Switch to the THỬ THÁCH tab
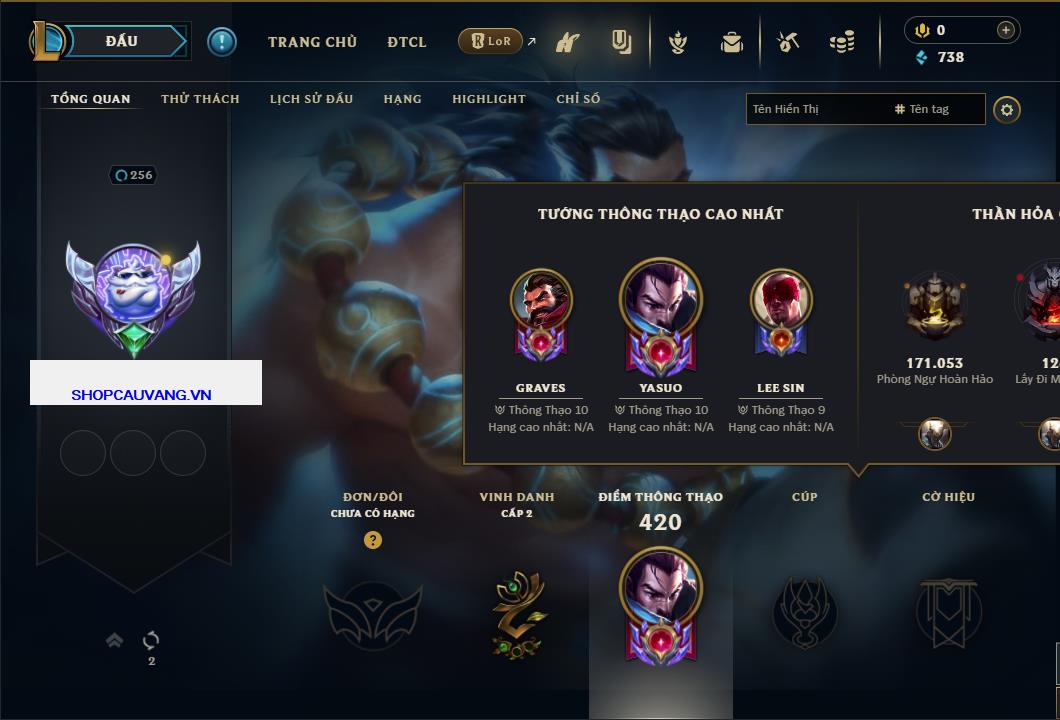This screenshot has width=1060, height=720. (x=200, y=99)
